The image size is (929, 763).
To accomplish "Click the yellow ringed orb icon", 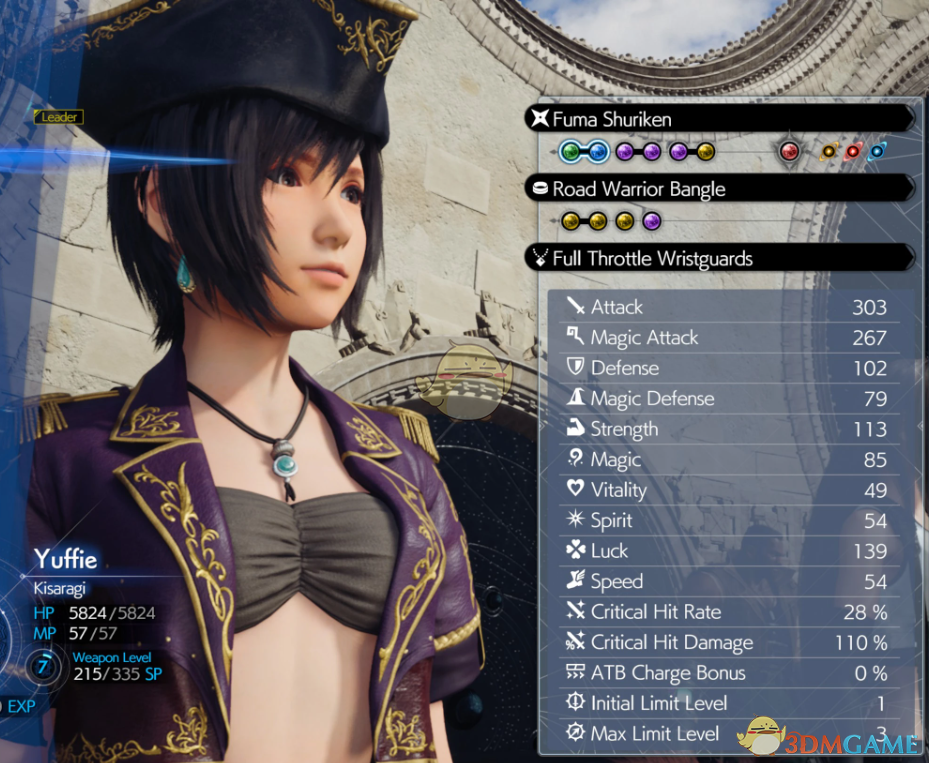I will 829,152.
